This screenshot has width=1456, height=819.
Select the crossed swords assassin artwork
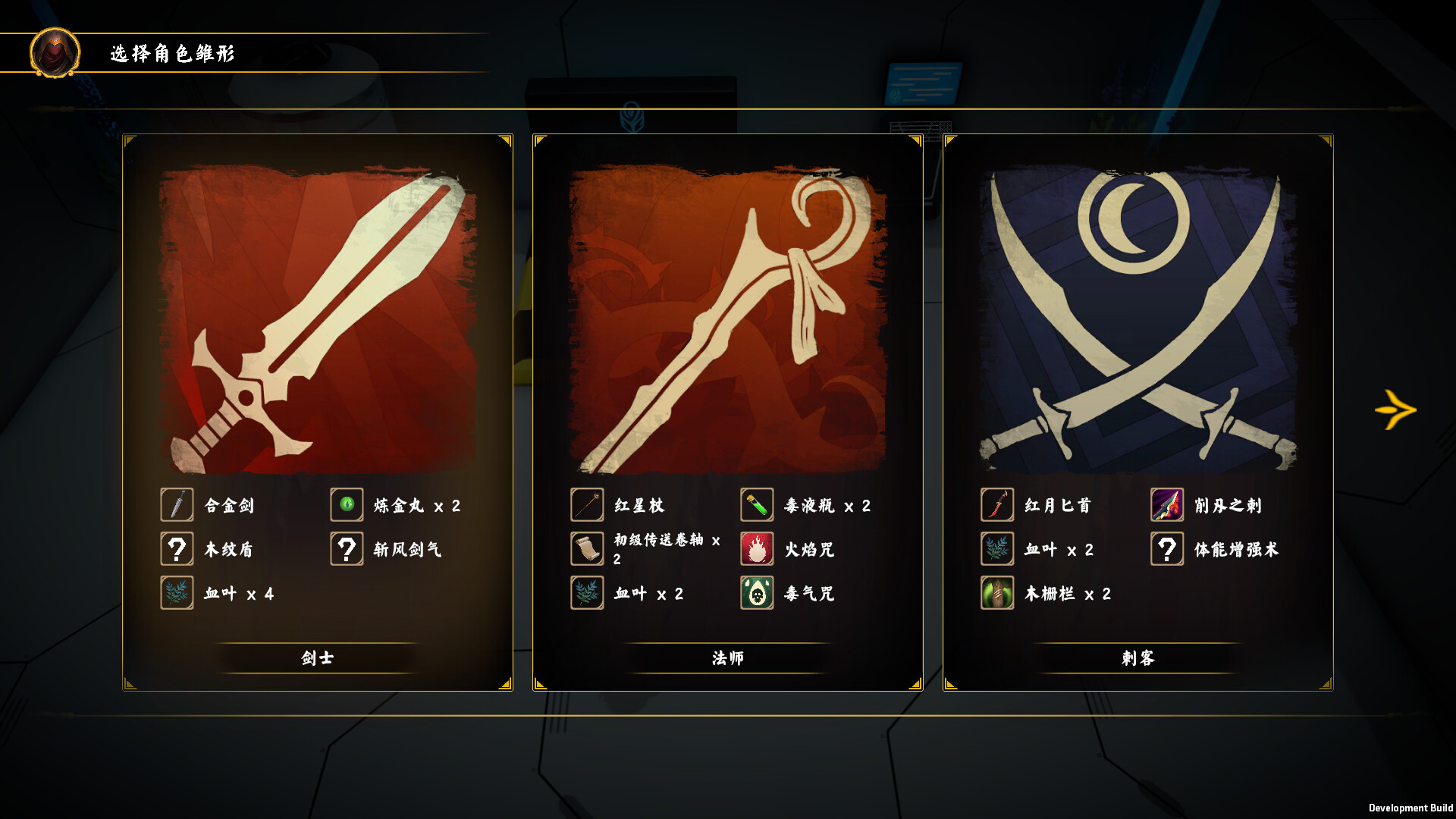tap(1137, 311)
